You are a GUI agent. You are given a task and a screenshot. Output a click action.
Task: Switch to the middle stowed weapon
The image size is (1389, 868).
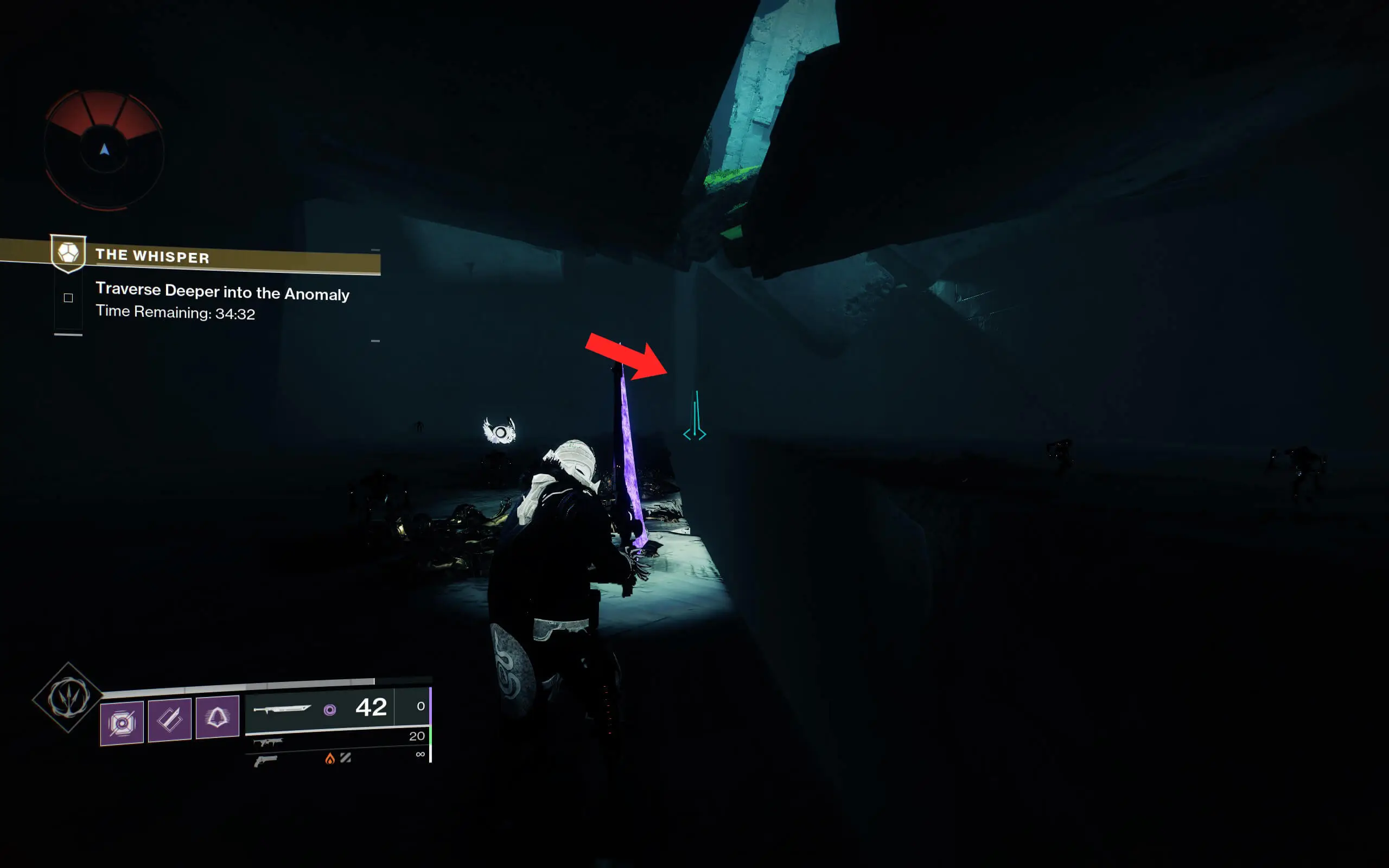(268, 742)
